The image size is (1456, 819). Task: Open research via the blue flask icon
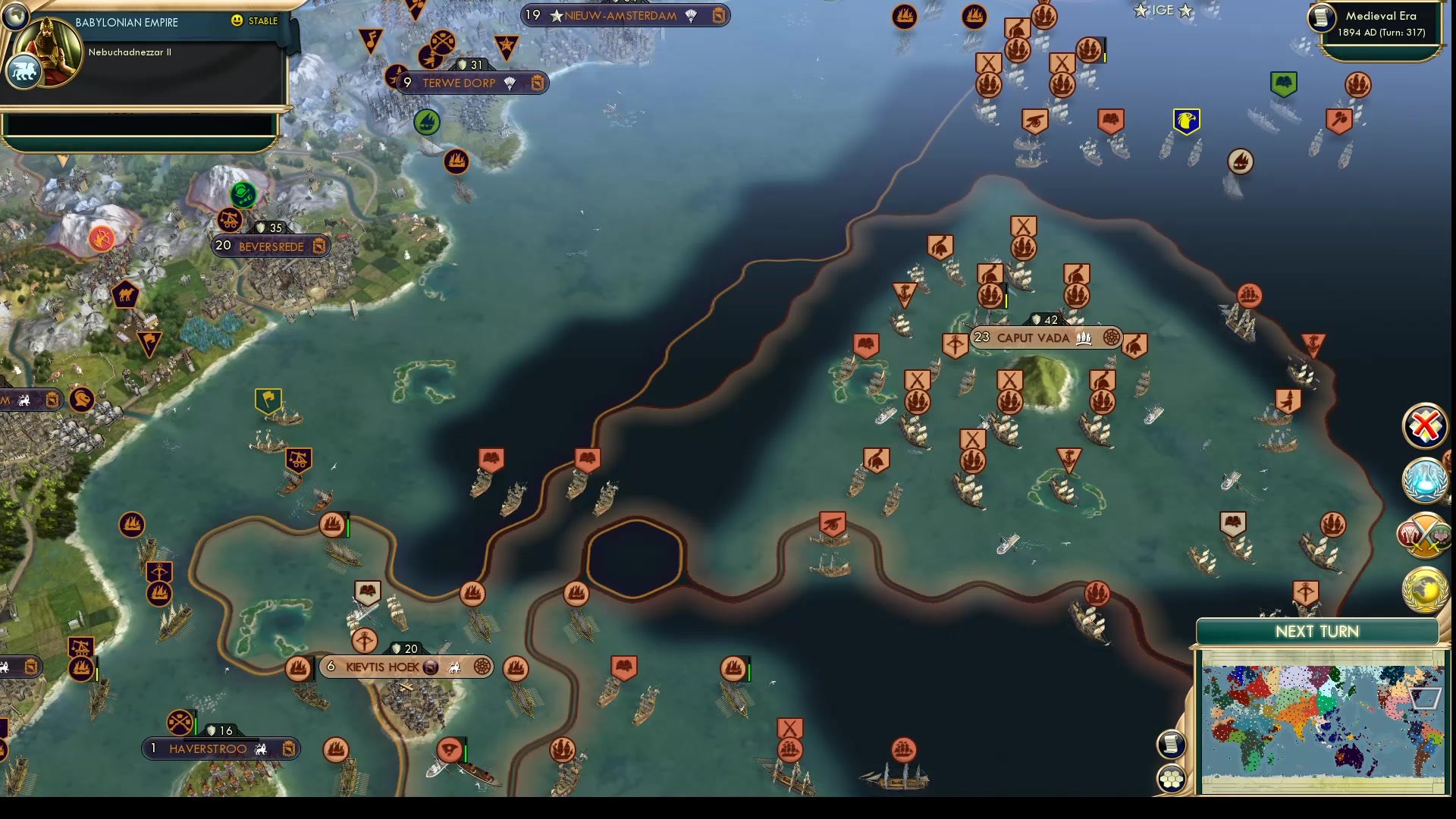tap(1424, 479)
